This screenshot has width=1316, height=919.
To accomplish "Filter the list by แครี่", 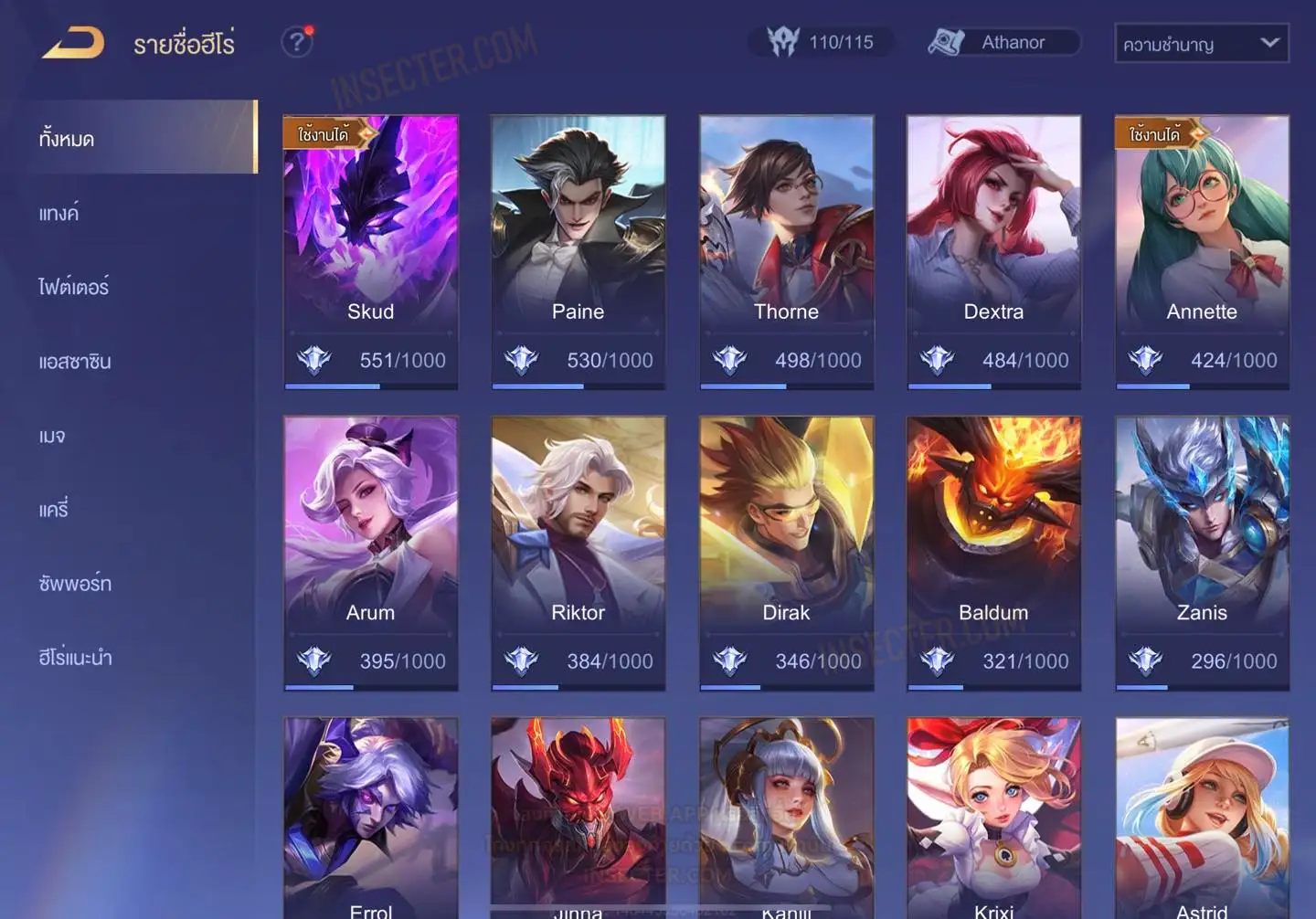I will point(54,510).
